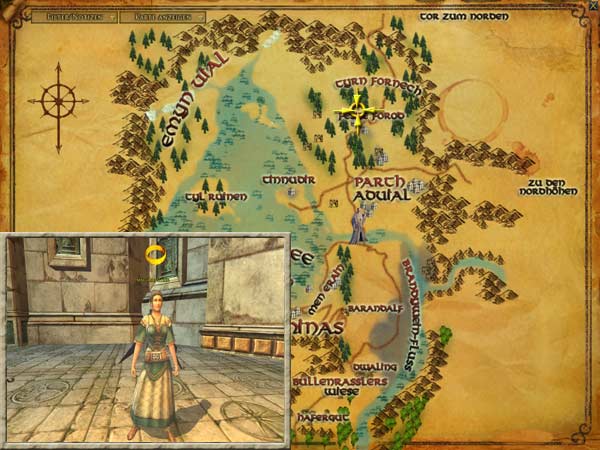Click the wizard figure marker below Parth Aduial
The width and height of the screenshot is (600, 450).
point(358,227)
